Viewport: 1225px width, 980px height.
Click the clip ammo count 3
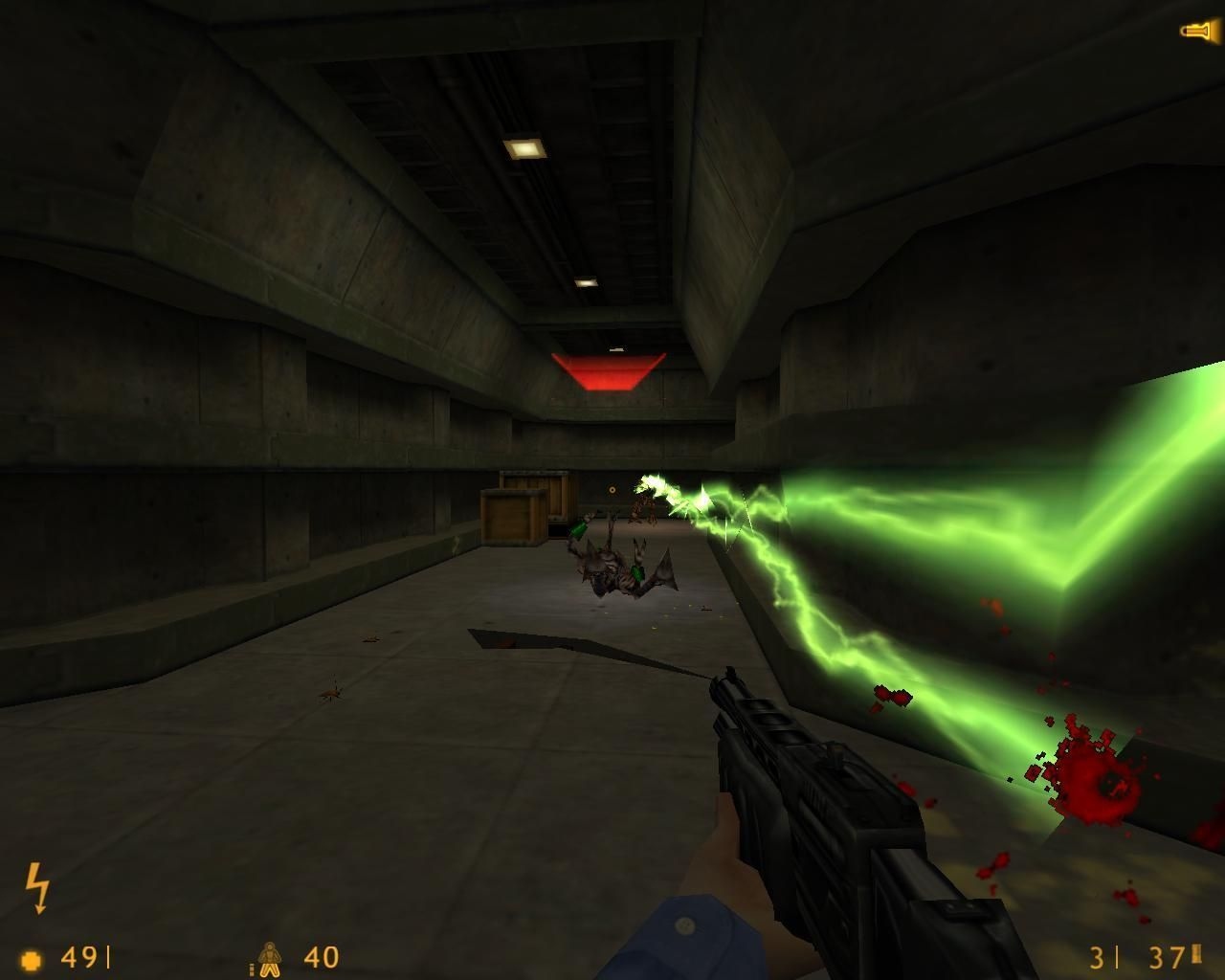click(x=1096, y=957)
